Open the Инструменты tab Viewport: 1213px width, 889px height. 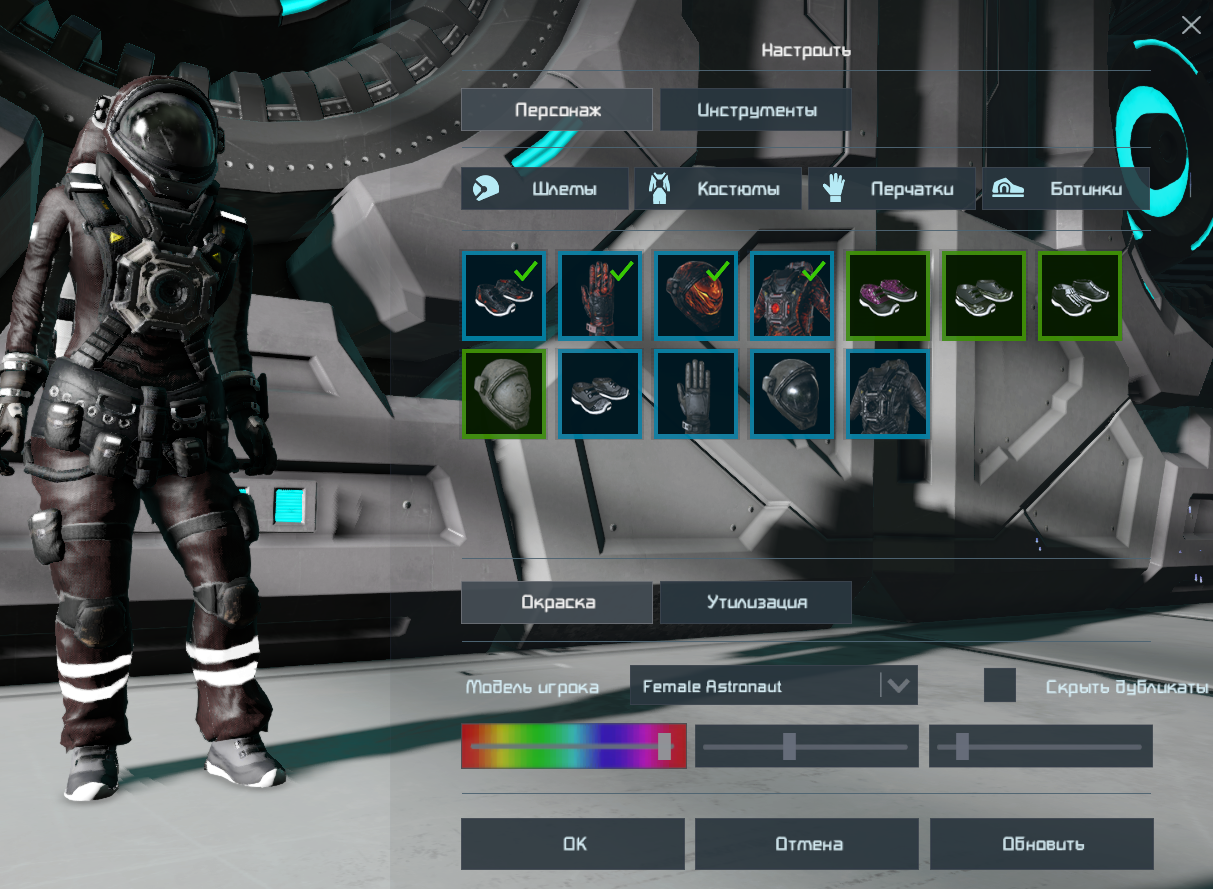tap(756, 110)
